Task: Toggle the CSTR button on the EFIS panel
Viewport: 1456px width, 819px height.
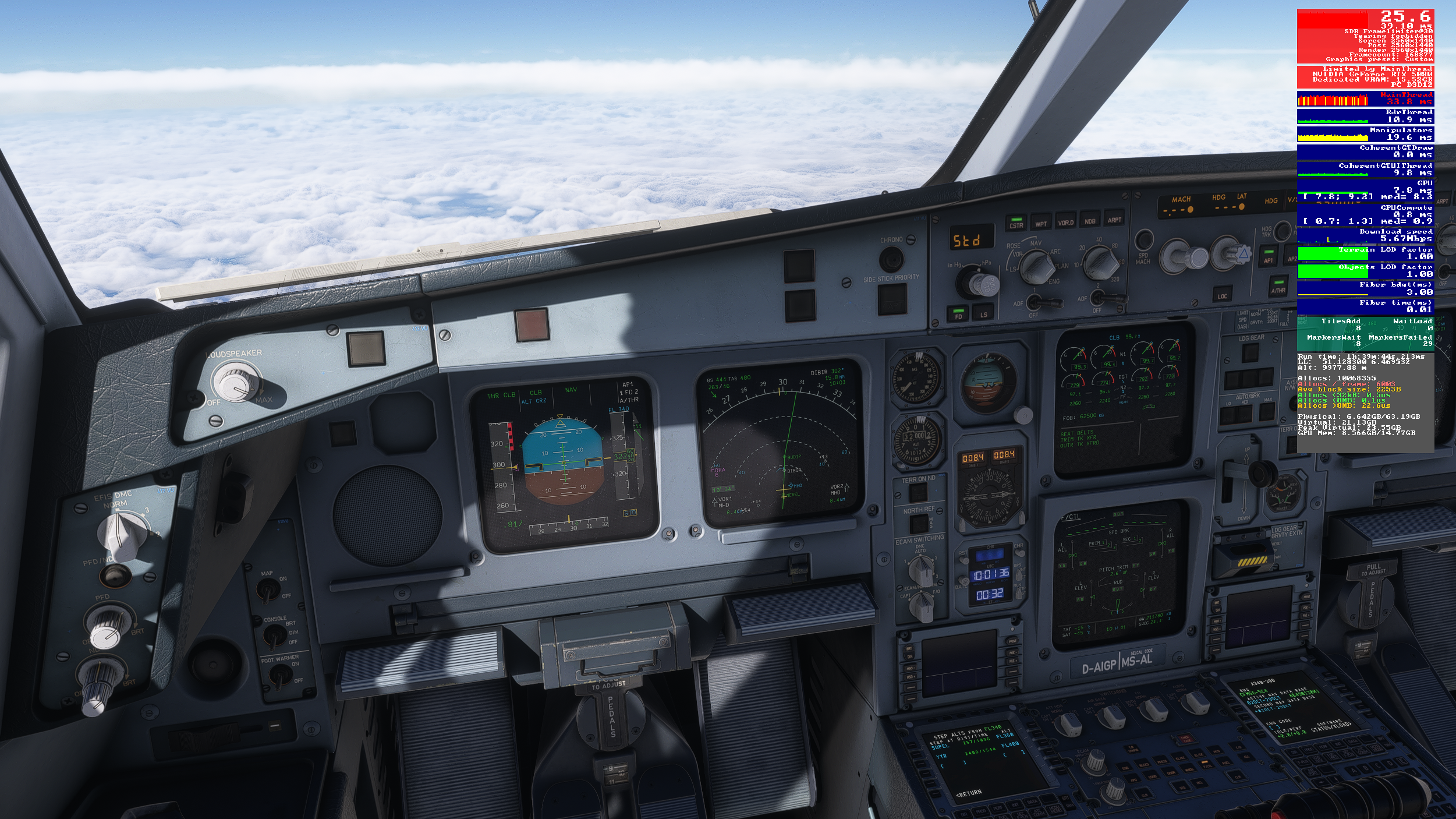Action: tap(1016, 223)
